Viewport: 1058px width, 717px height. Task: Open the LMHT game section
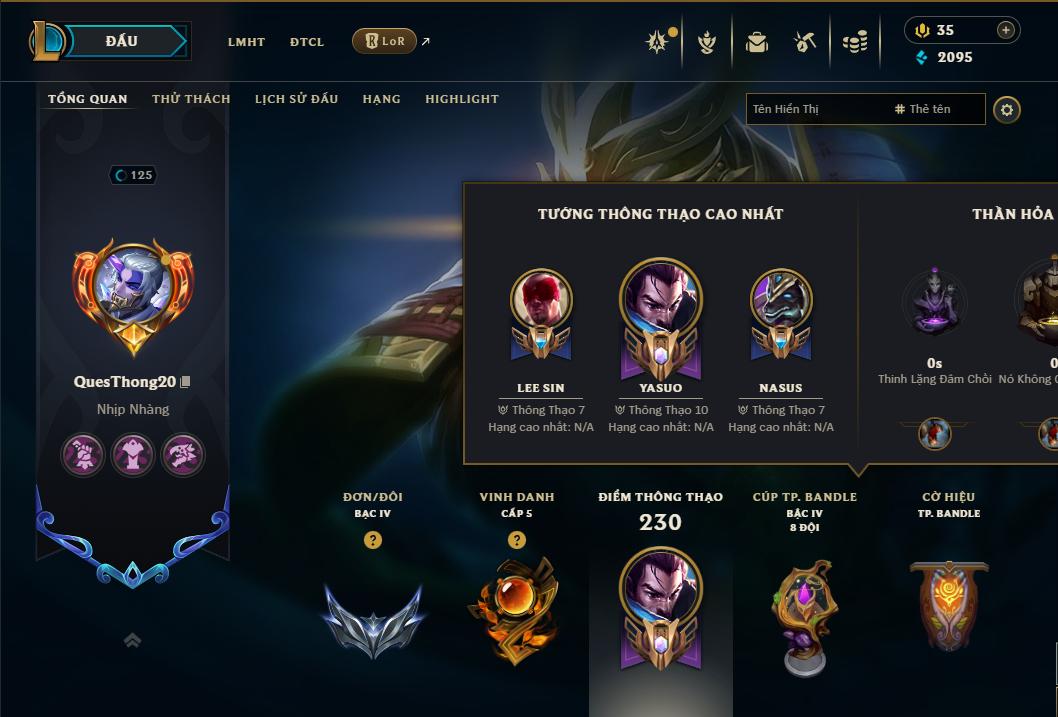(x=246, y=42)
